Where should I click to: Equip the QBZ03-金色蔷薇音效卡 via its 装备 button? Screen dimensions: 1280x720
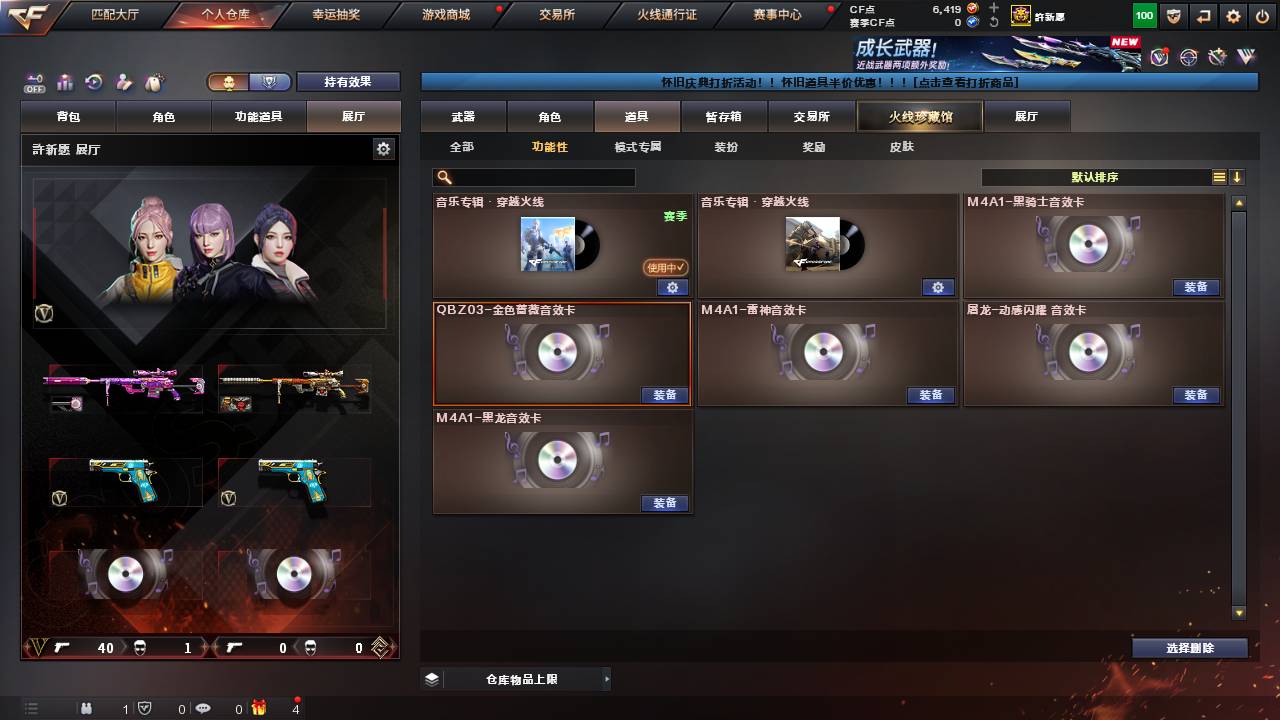click(665, 395)
